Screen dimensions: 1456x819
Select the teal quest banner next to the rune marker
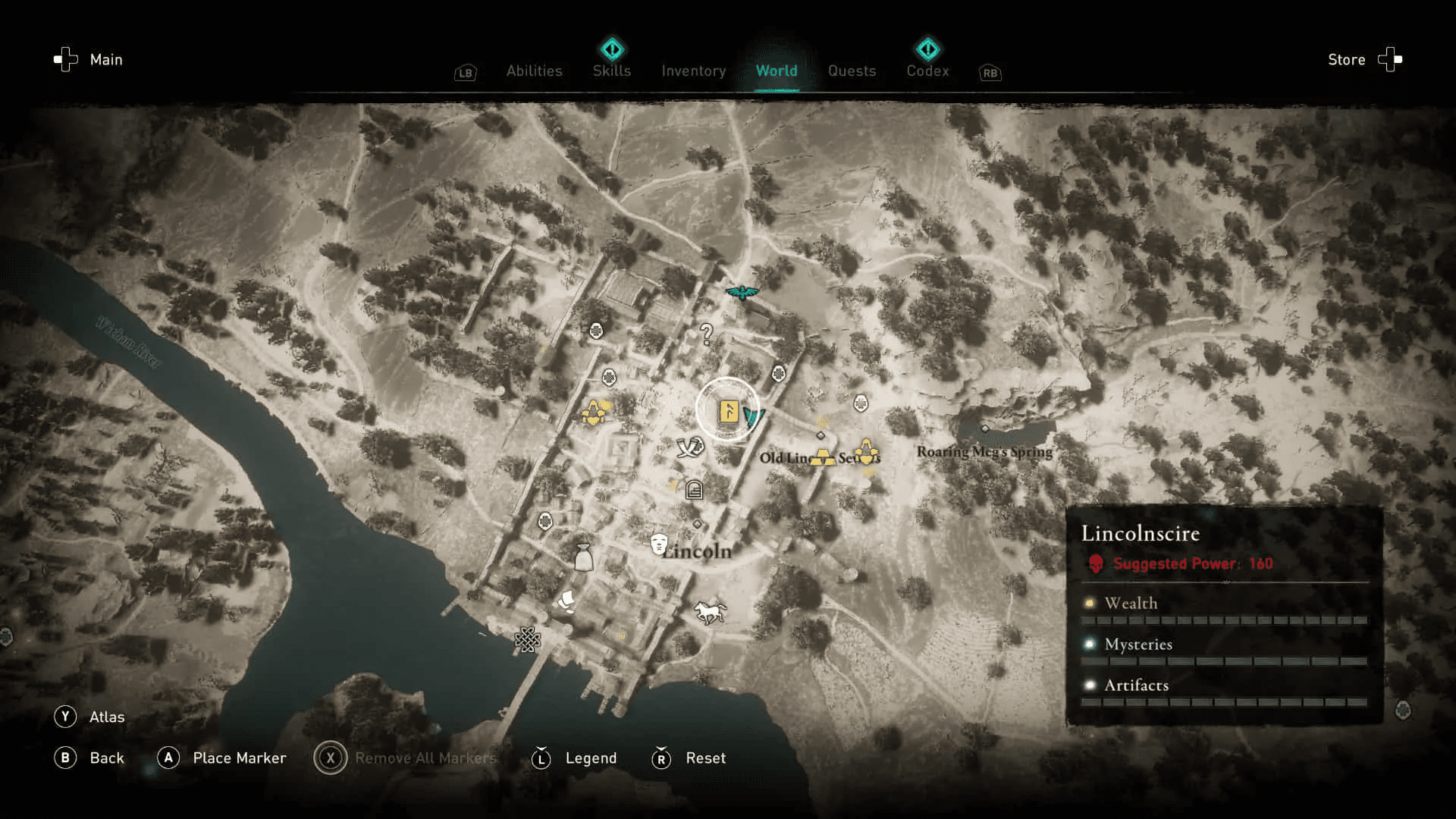pyautogui.click(x=754, y=416)
